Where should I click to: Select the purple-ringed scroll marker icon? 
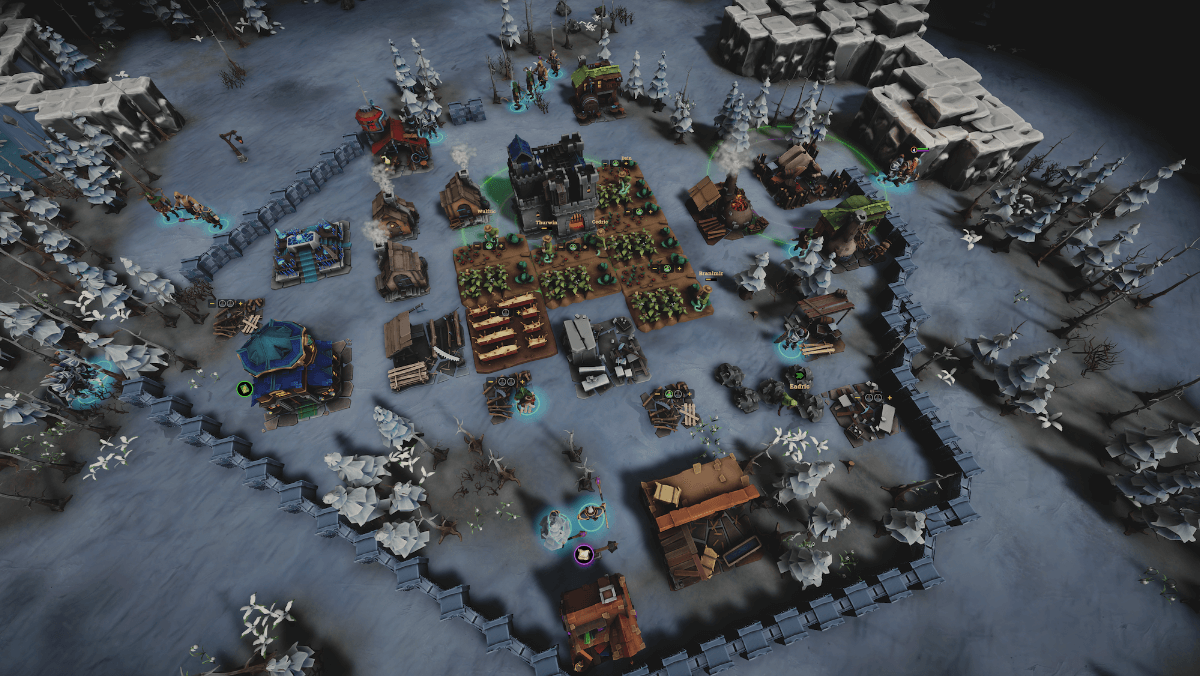pyautogui.click(x=583, y=554)
